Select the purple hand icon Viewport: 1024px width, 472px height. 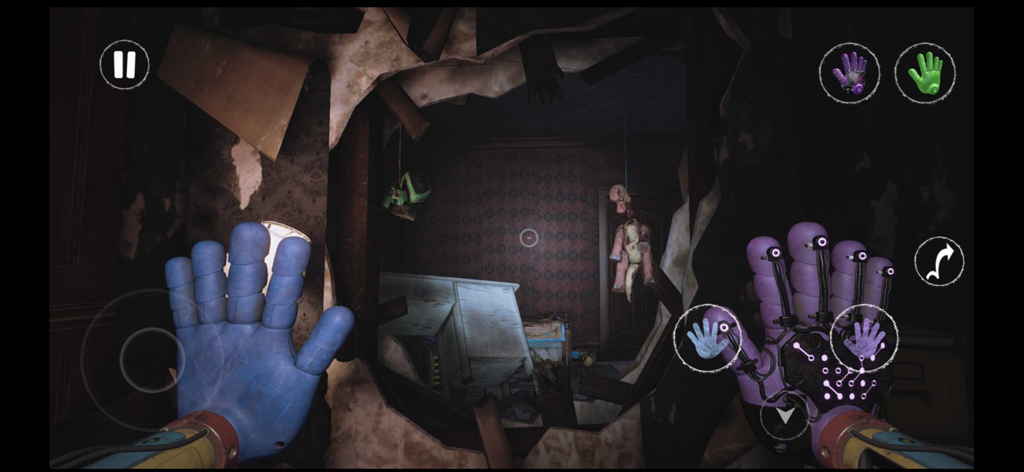tap(849, 72)
